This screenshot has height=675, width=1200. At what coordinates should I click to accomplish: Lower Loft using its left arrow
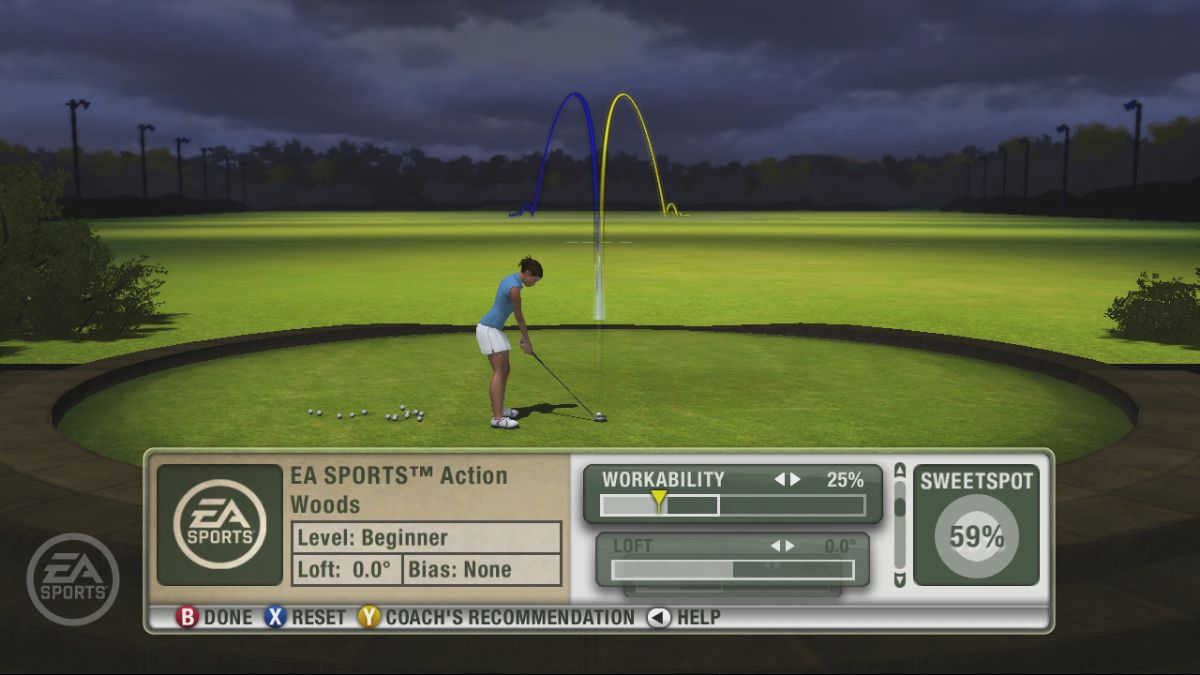[775, 546]
